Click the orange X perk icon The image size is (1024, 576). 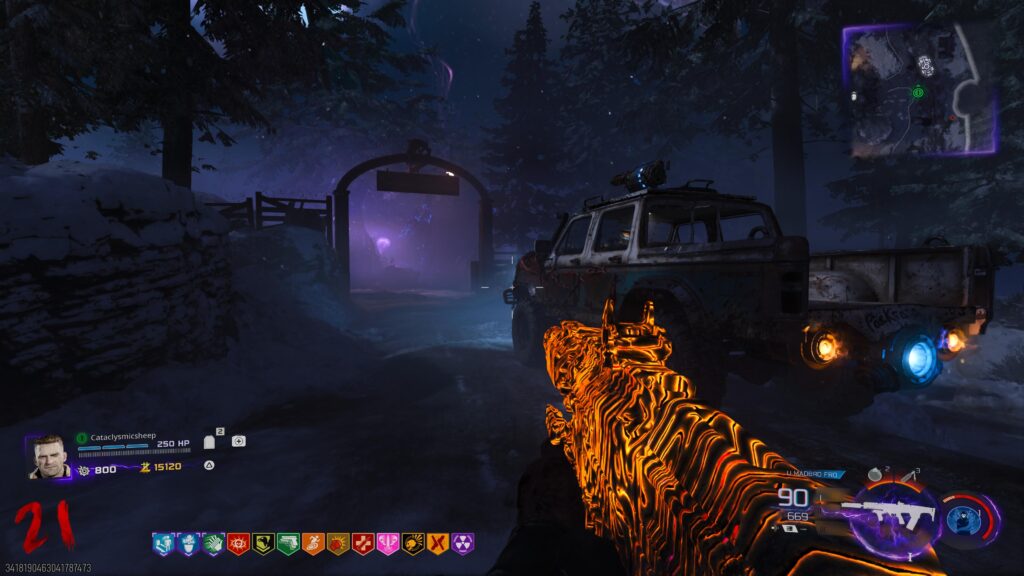point(438,543)
